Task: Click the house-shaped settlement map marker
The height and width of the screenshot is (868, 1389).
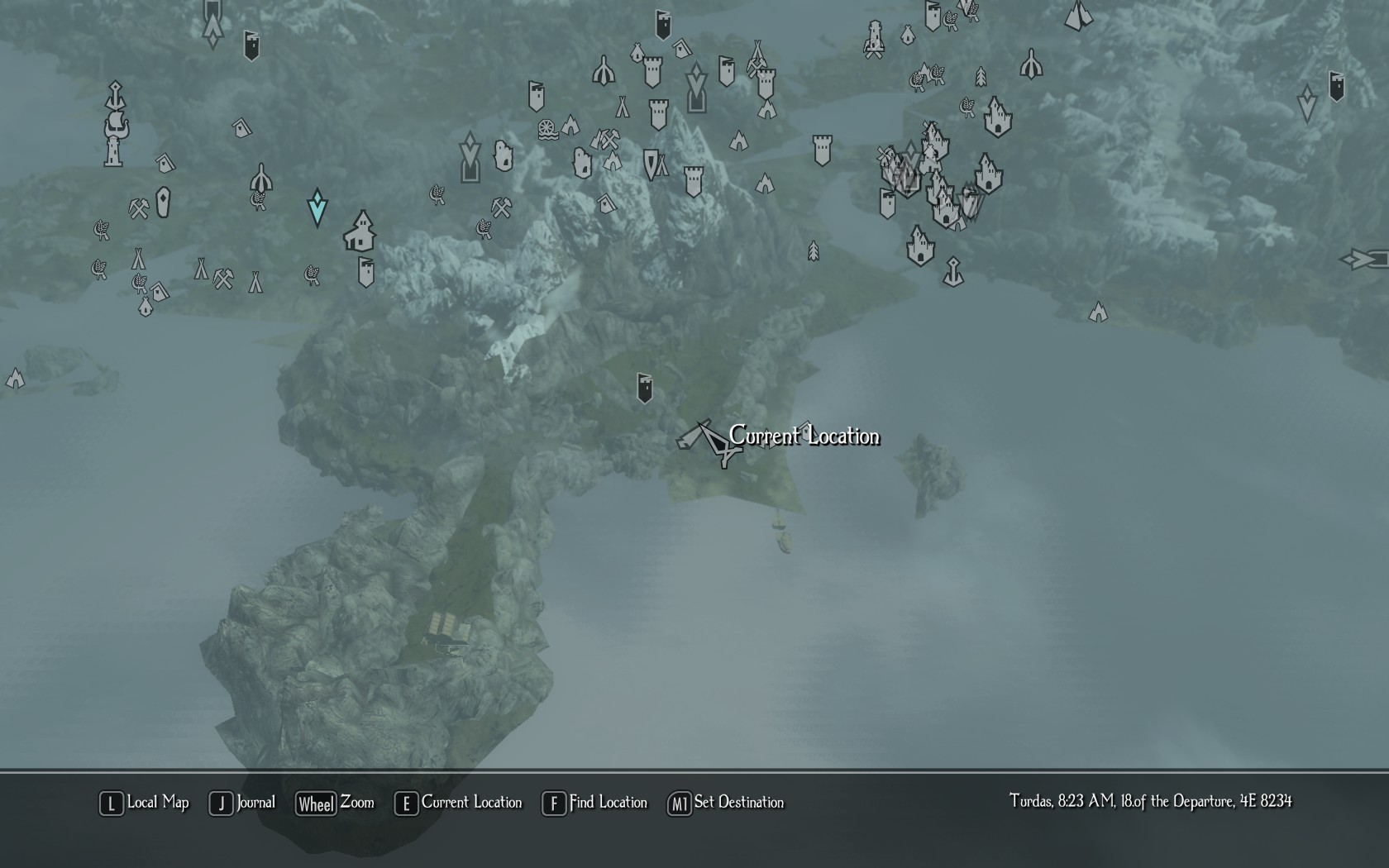Action: (360, 231)
